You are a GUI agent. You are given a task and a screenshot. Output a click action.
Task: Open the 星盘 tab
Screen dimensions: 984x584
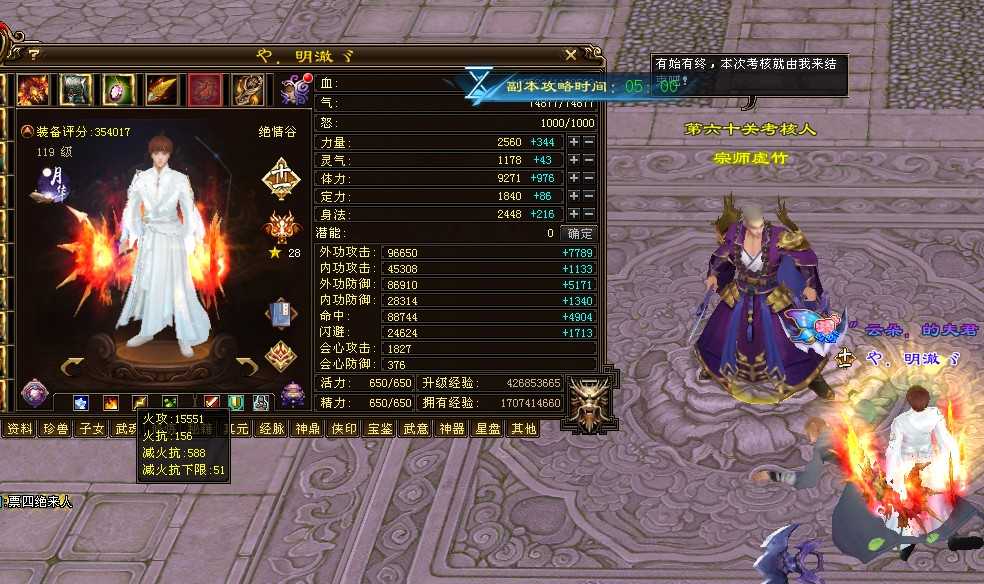[487, 429]
